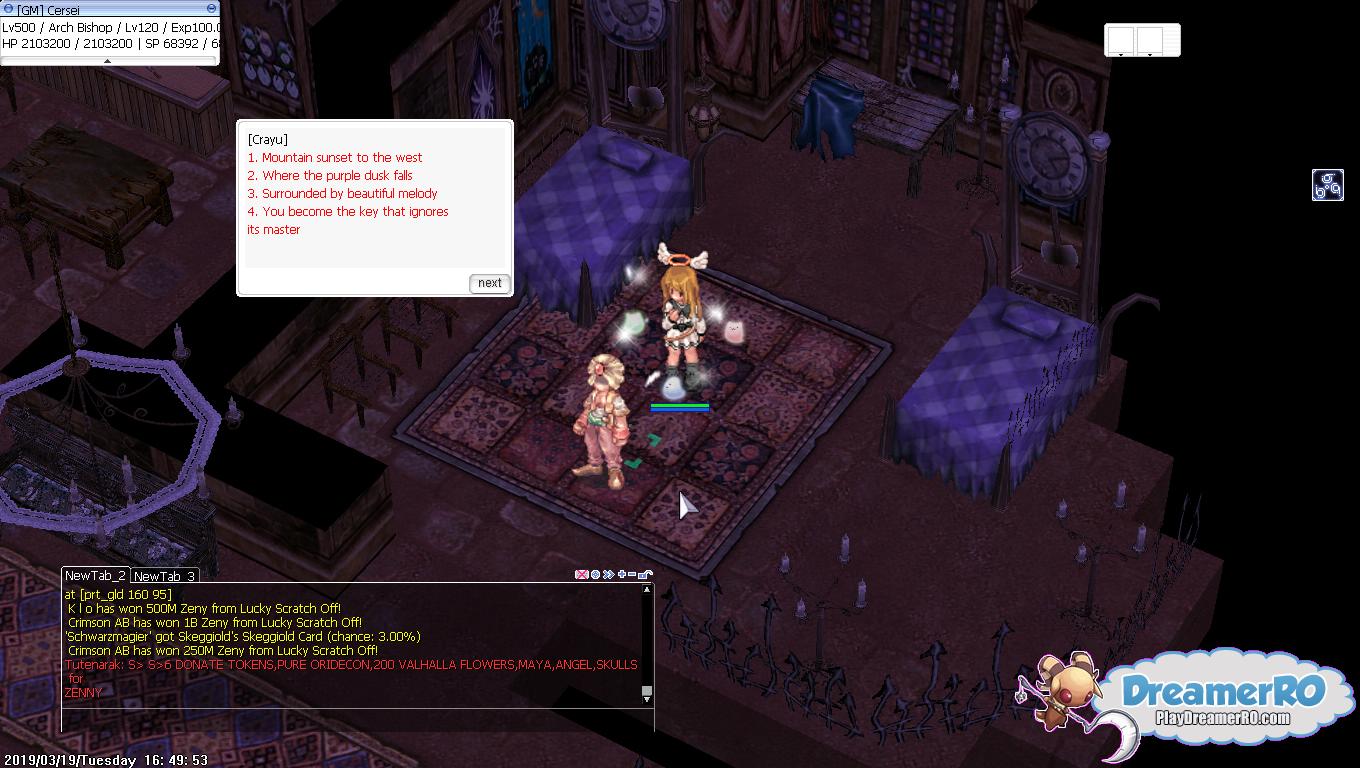Click the pink envelope icon in chat bar

[581, 575]
